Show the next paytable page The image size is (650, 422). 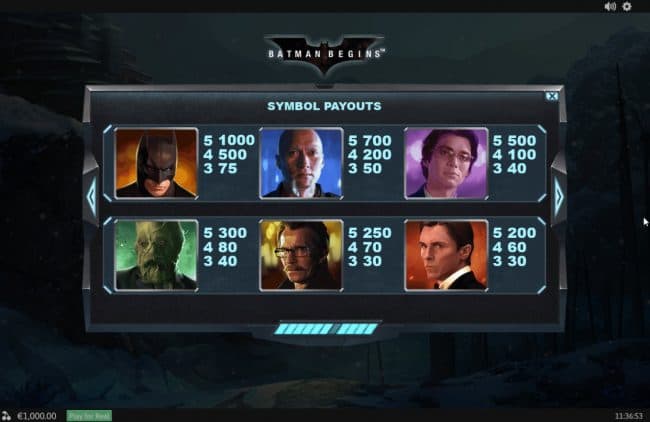(558, 196)
